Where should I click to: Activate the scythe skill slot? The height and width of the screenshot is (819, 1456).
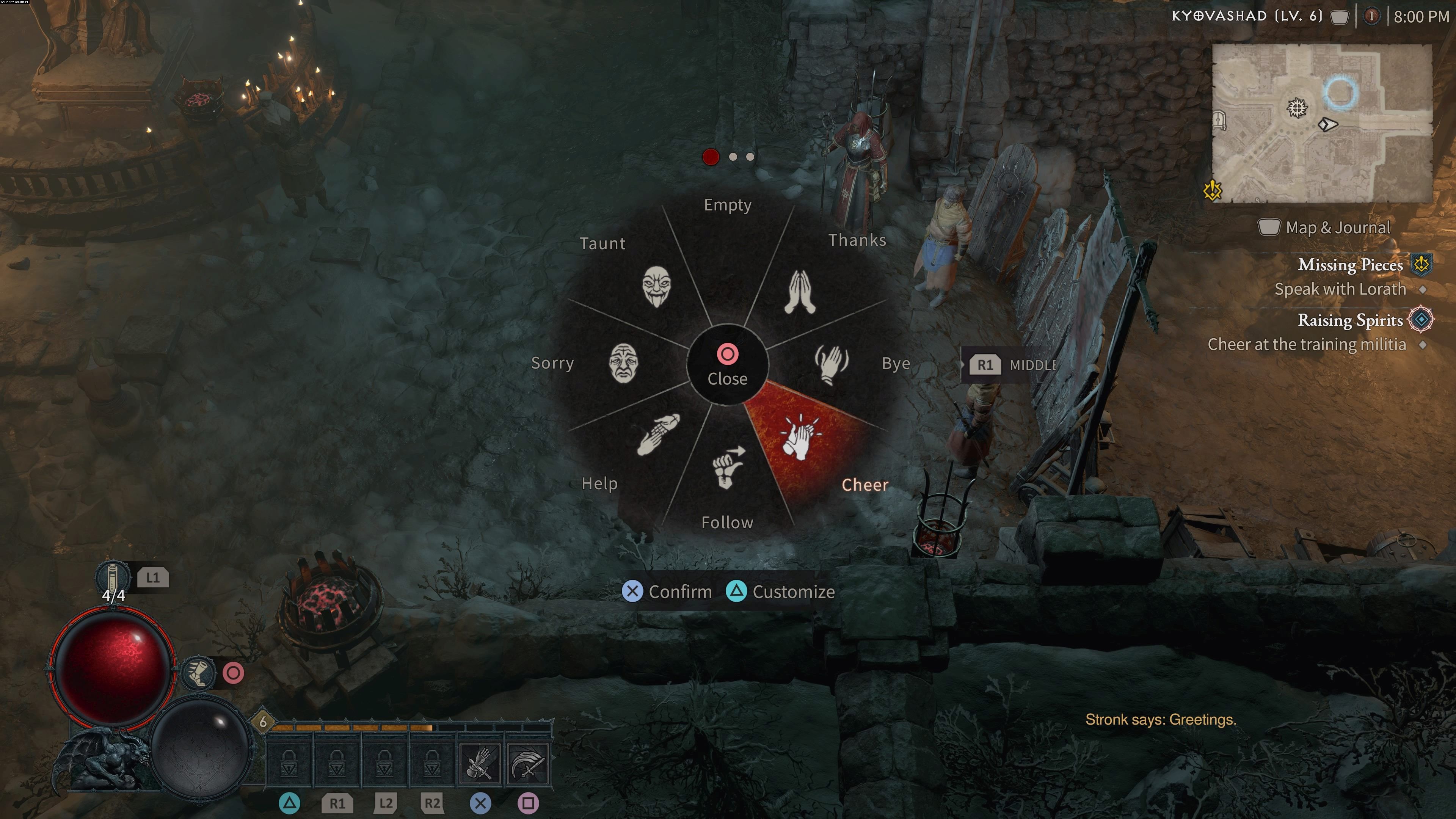(x=527, y=764)
